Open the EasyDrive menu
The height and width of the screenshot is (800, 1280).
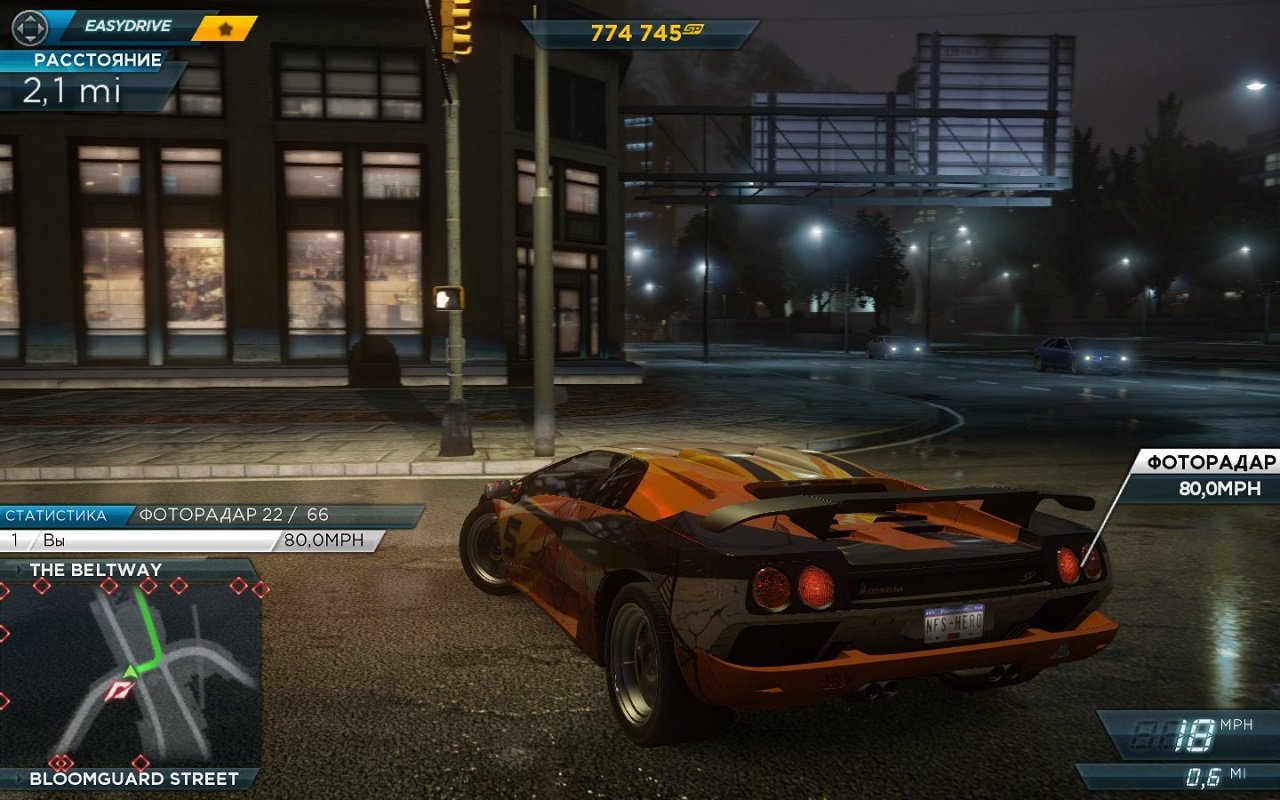(x=128, y=25)
